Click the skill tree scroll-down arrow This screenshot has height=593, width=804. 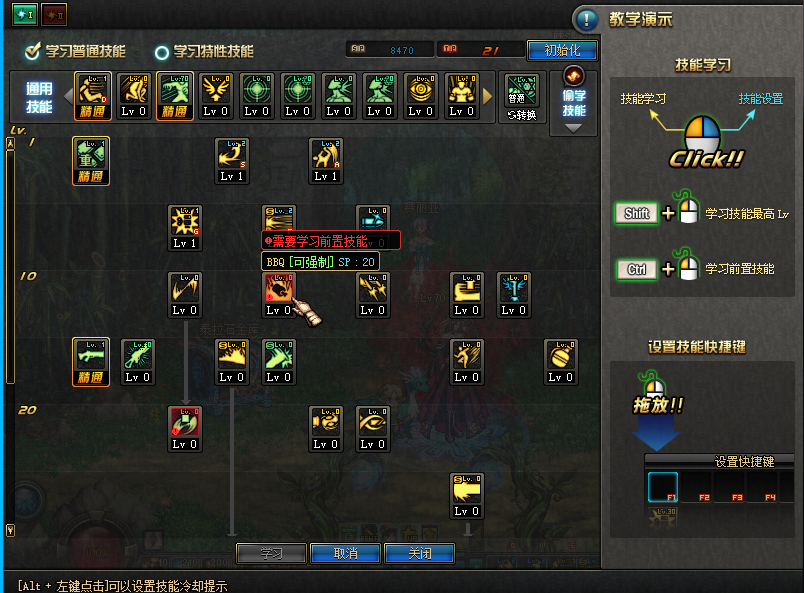point(11,530)
